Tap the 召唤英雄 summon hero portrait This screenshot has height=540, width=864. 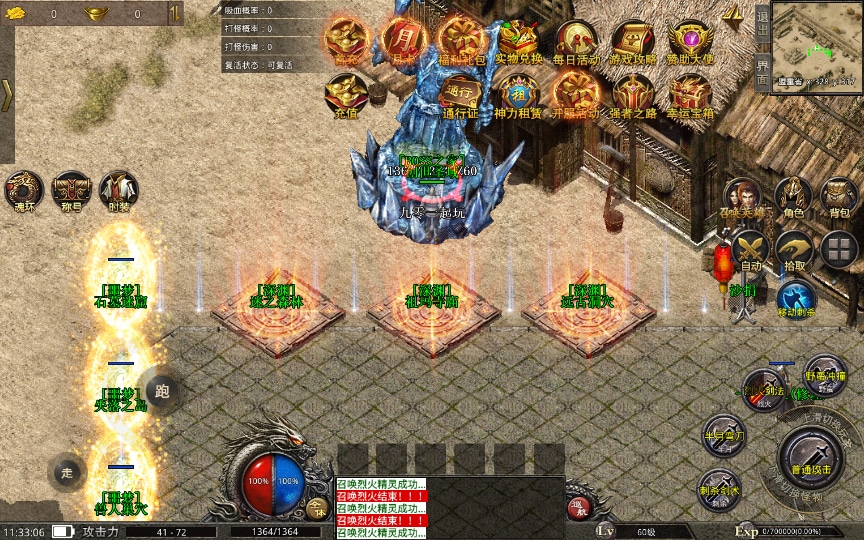pyautogui.click(x=743, y=195)
